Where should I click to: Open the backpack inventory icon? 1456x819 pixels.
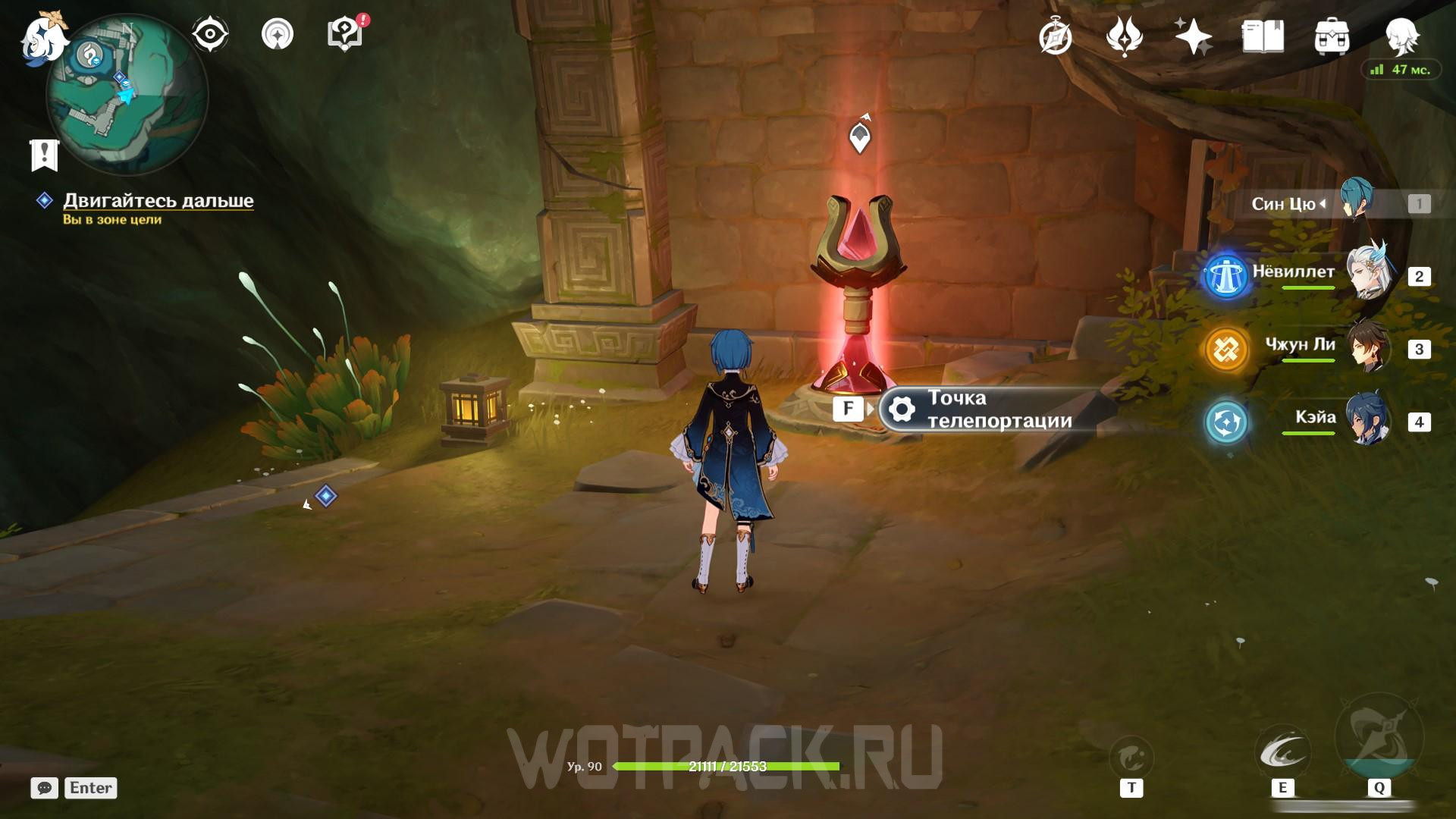1332,36
